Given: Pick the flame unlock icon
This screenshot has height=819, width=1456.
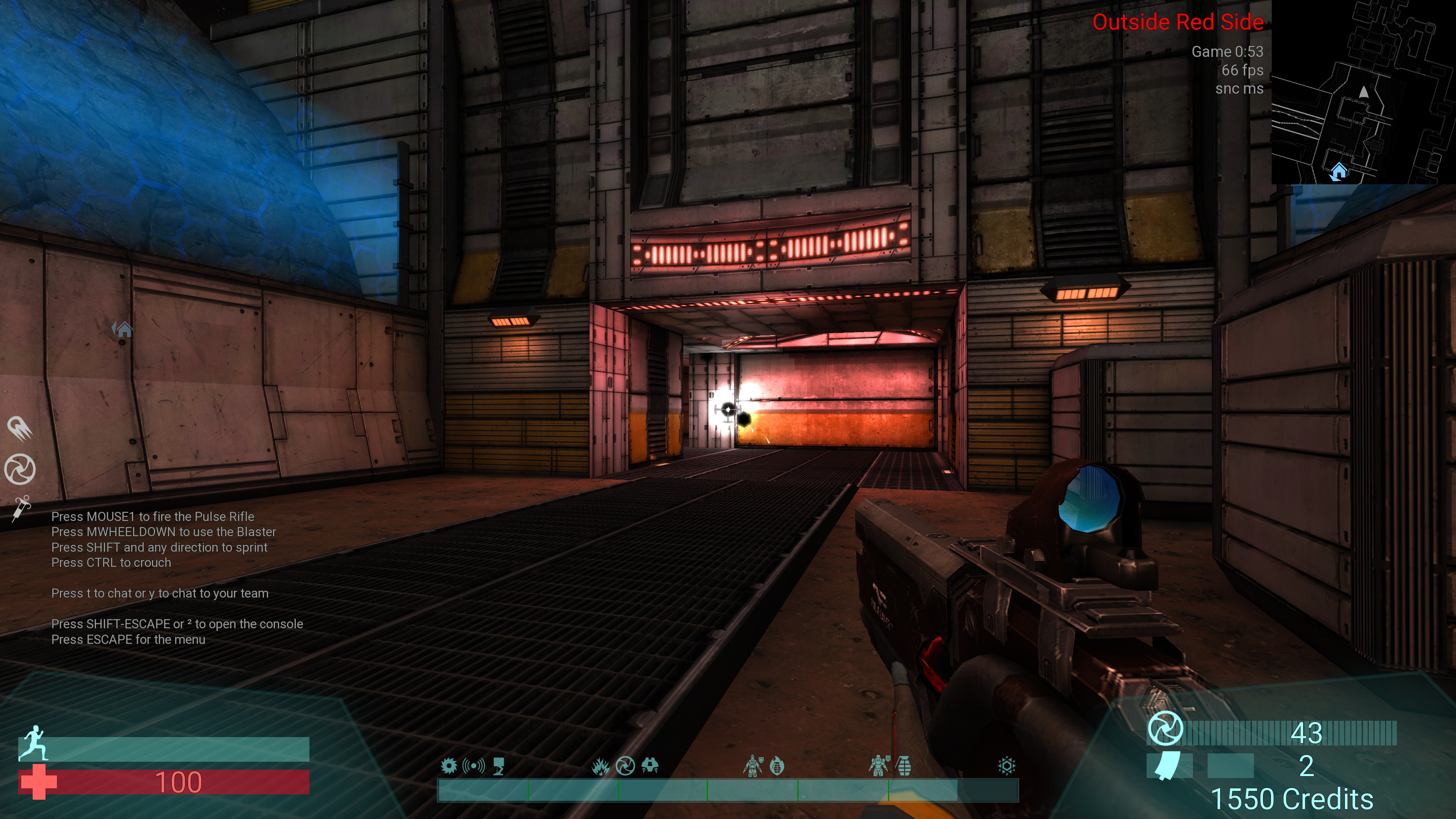Looking at the screenshot, I should click(600, 766).
